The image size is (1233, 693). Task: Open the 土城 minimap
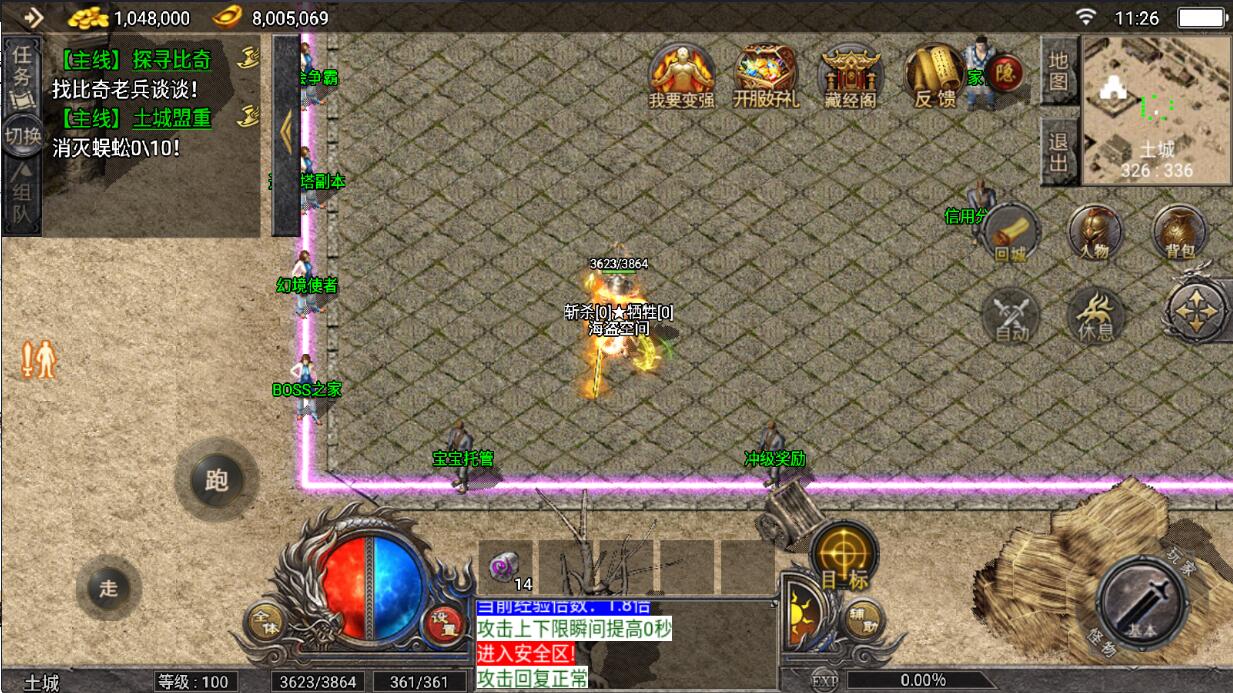coord(1156,110)
